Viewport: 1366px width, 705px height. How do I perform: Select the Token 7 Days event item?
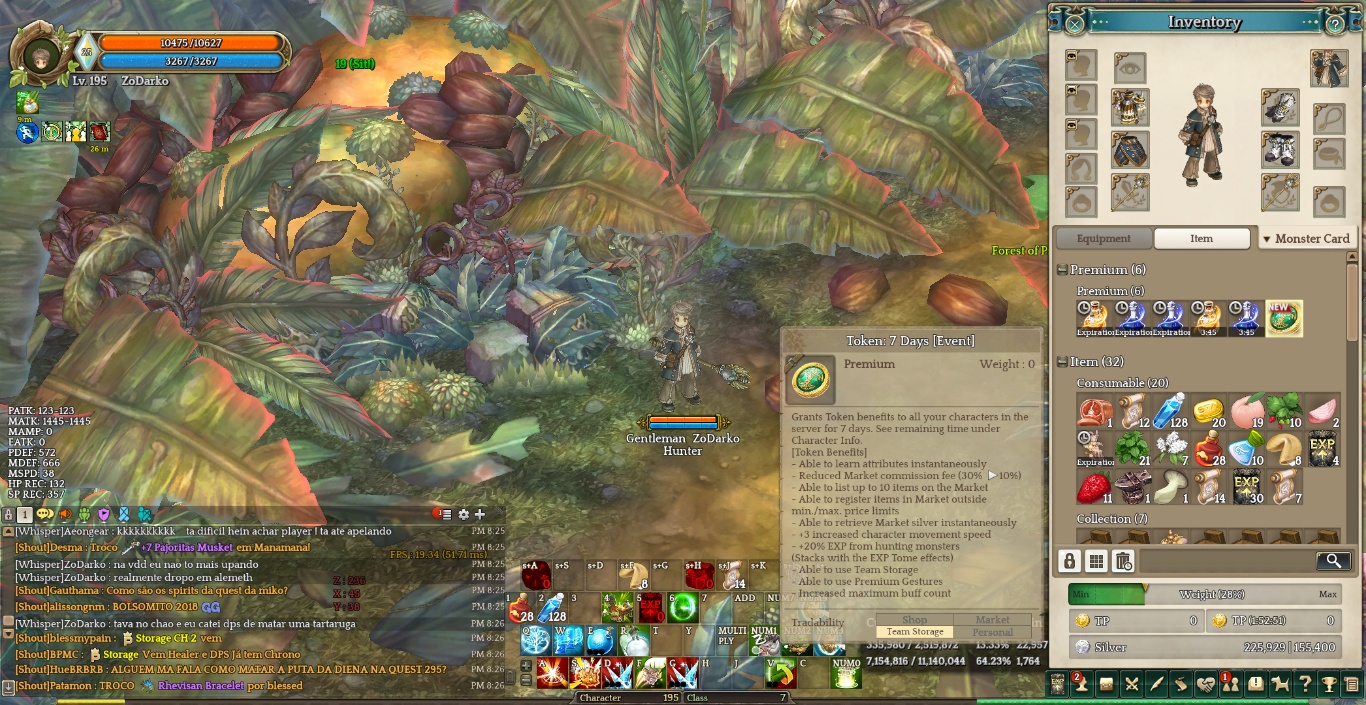pyautogui.click(x=1284, y=318)
